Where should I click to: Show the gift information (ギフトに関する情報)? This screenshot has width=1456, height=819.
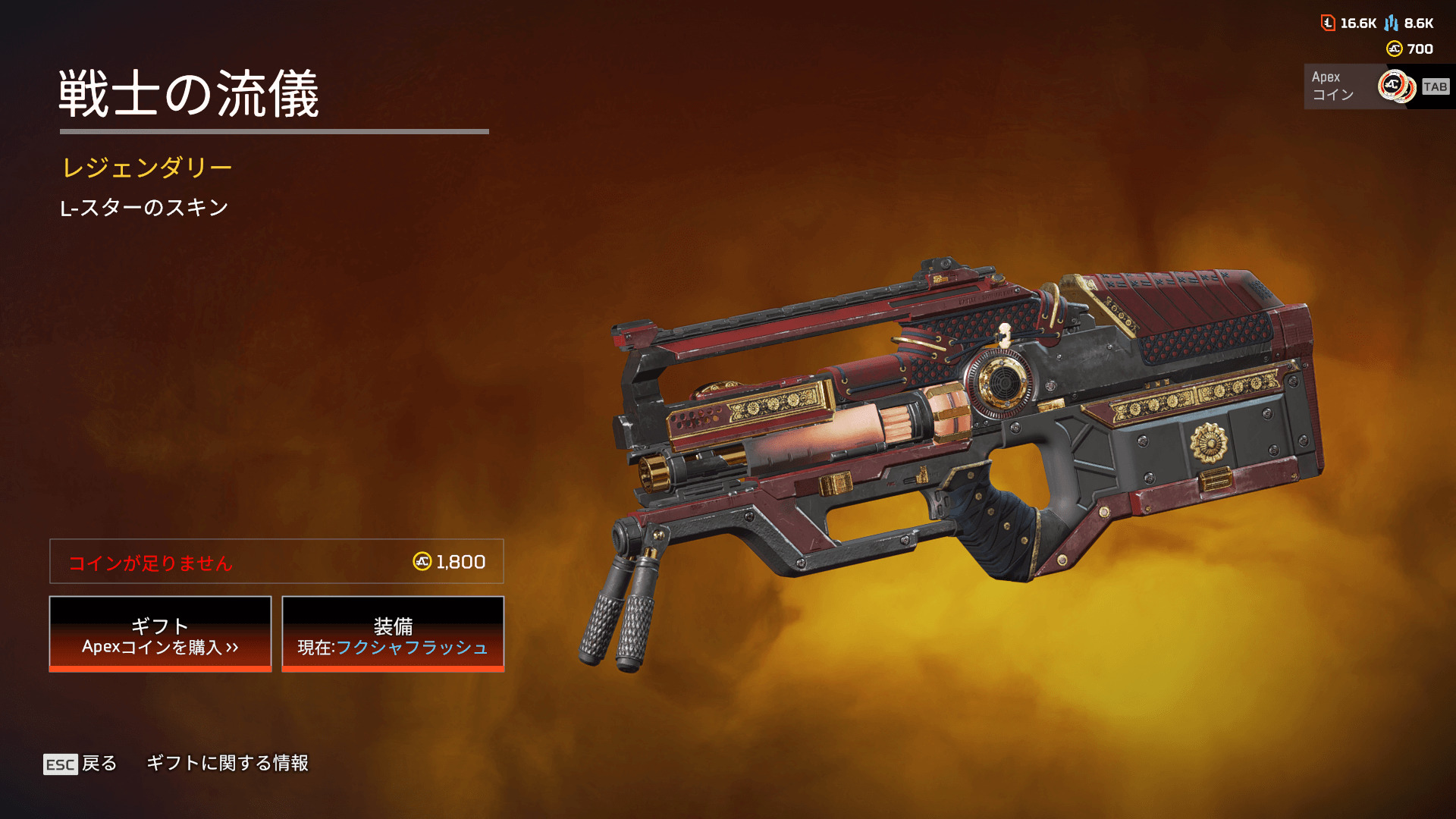(227, 764)
